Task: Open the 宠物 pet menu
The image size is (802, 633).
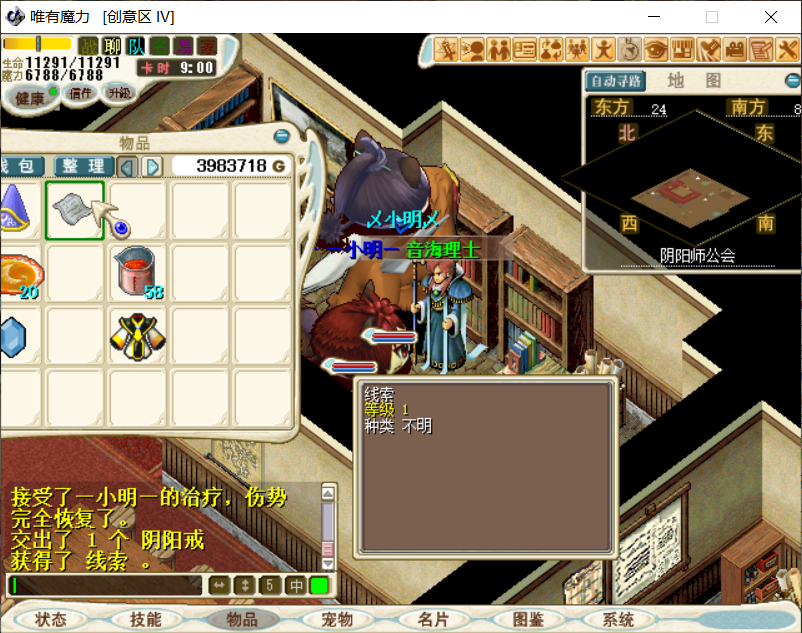Action: click(337, 620)
